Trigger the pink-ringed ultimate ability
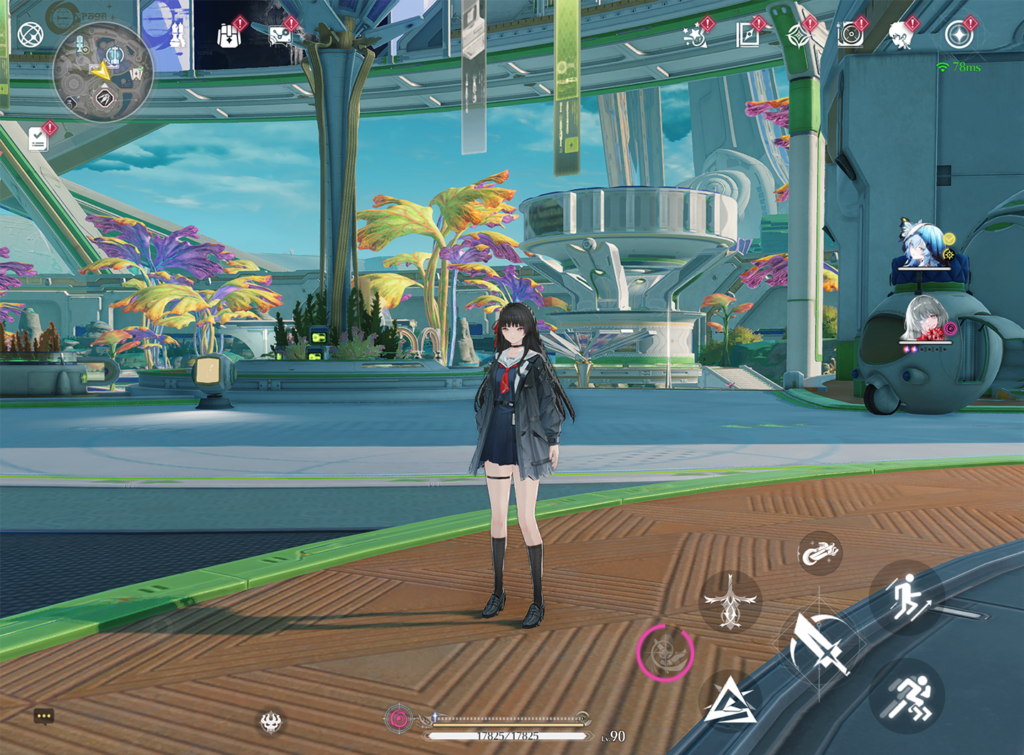This screenshot has height=755, width=1024. click(x=665, y=654)
